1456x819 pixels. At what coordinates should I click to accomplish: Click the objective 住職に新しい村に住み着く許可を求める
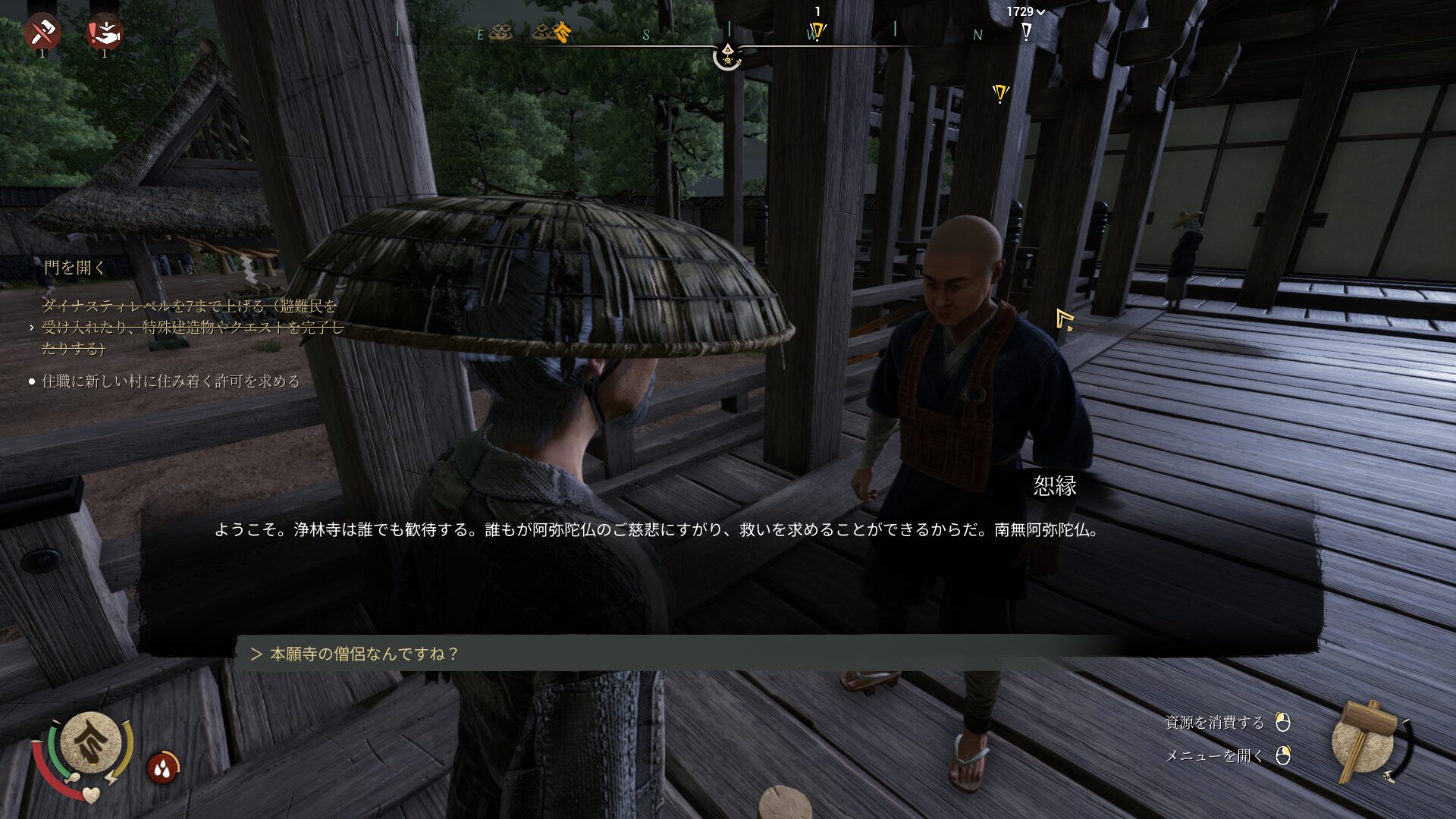pos(171,381)
